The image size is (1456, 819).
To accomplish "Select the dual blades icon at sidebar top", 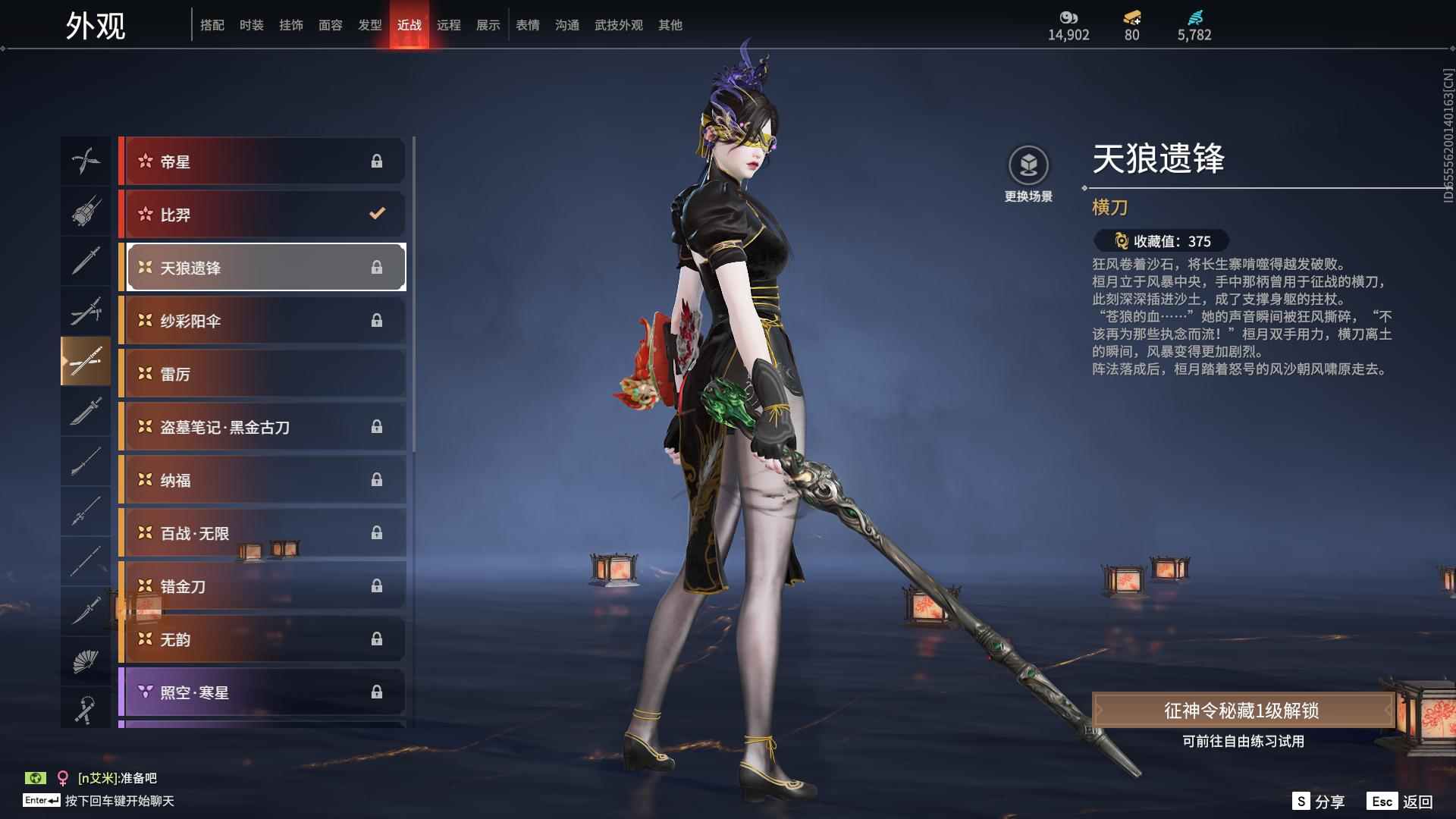I will click(x=86, y=161).
